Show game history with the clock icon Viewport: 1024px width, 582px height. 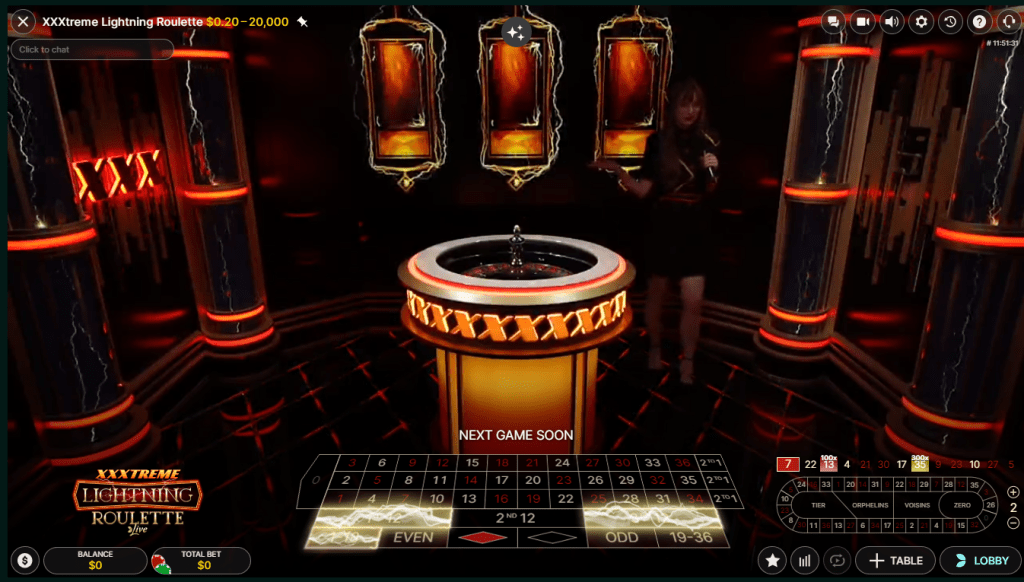(x=950, y=21)
